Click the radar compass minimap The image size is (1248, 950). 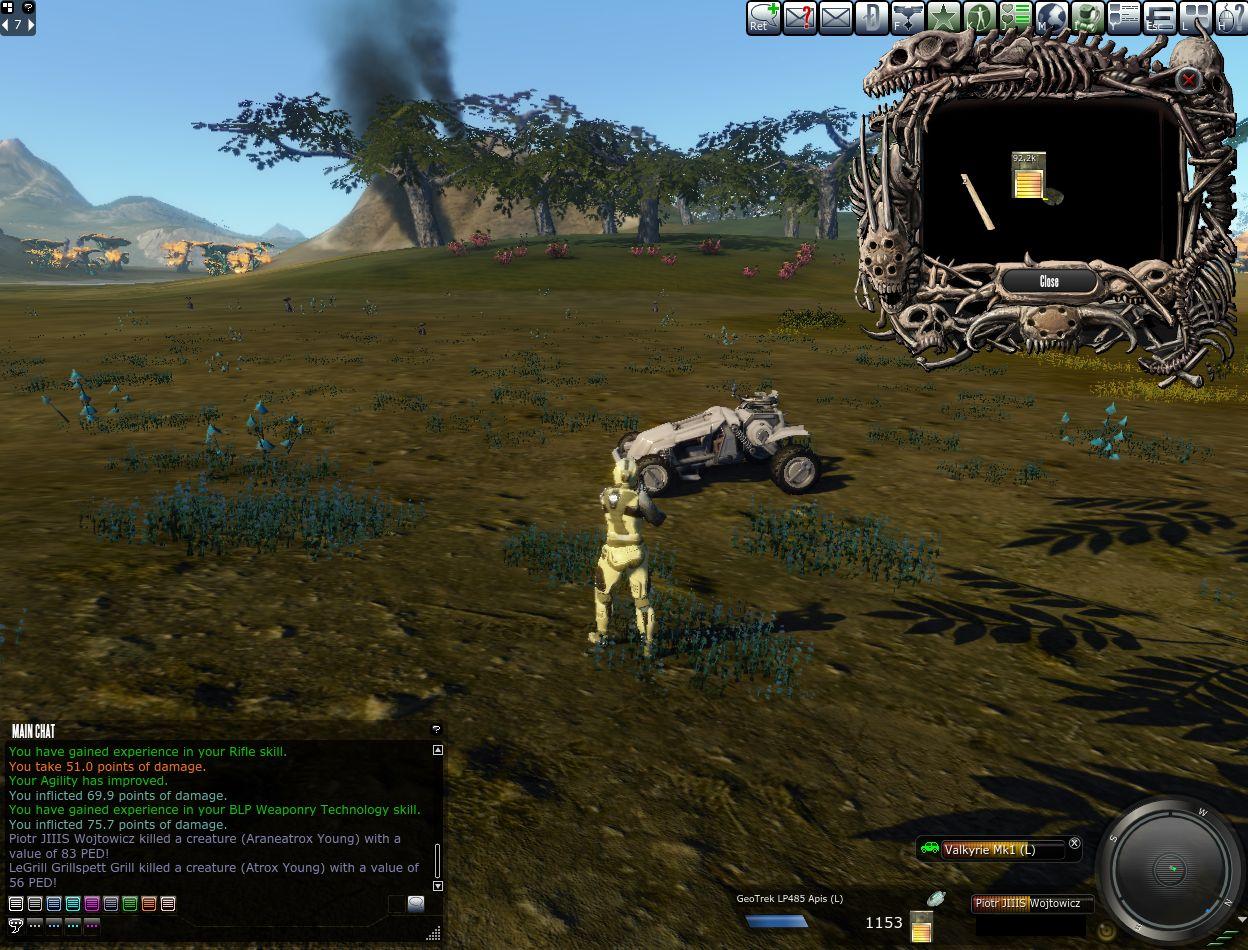click(1171, 869)
